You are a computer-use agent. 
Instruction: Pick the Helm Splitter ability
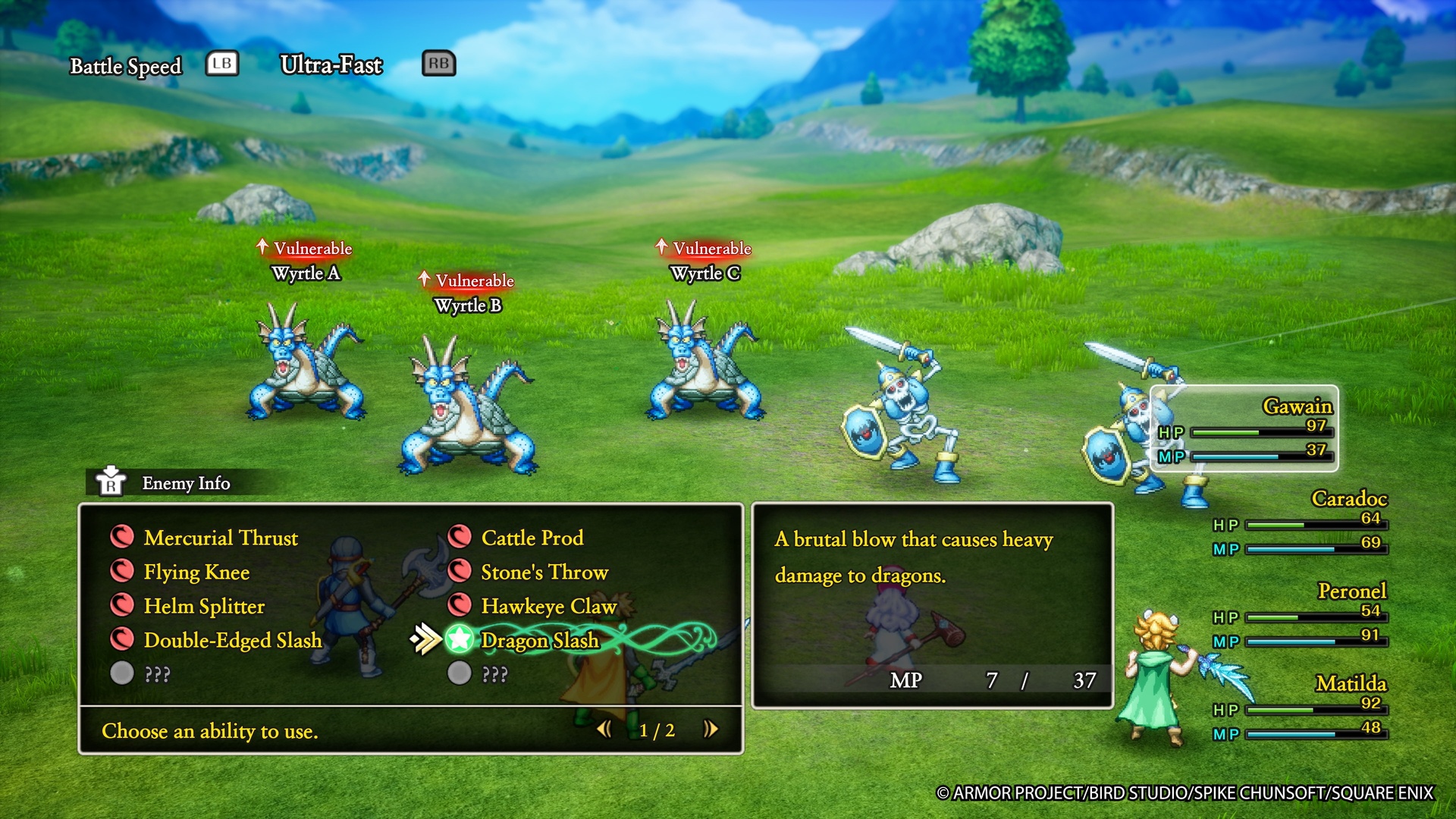tap(203, 606)
